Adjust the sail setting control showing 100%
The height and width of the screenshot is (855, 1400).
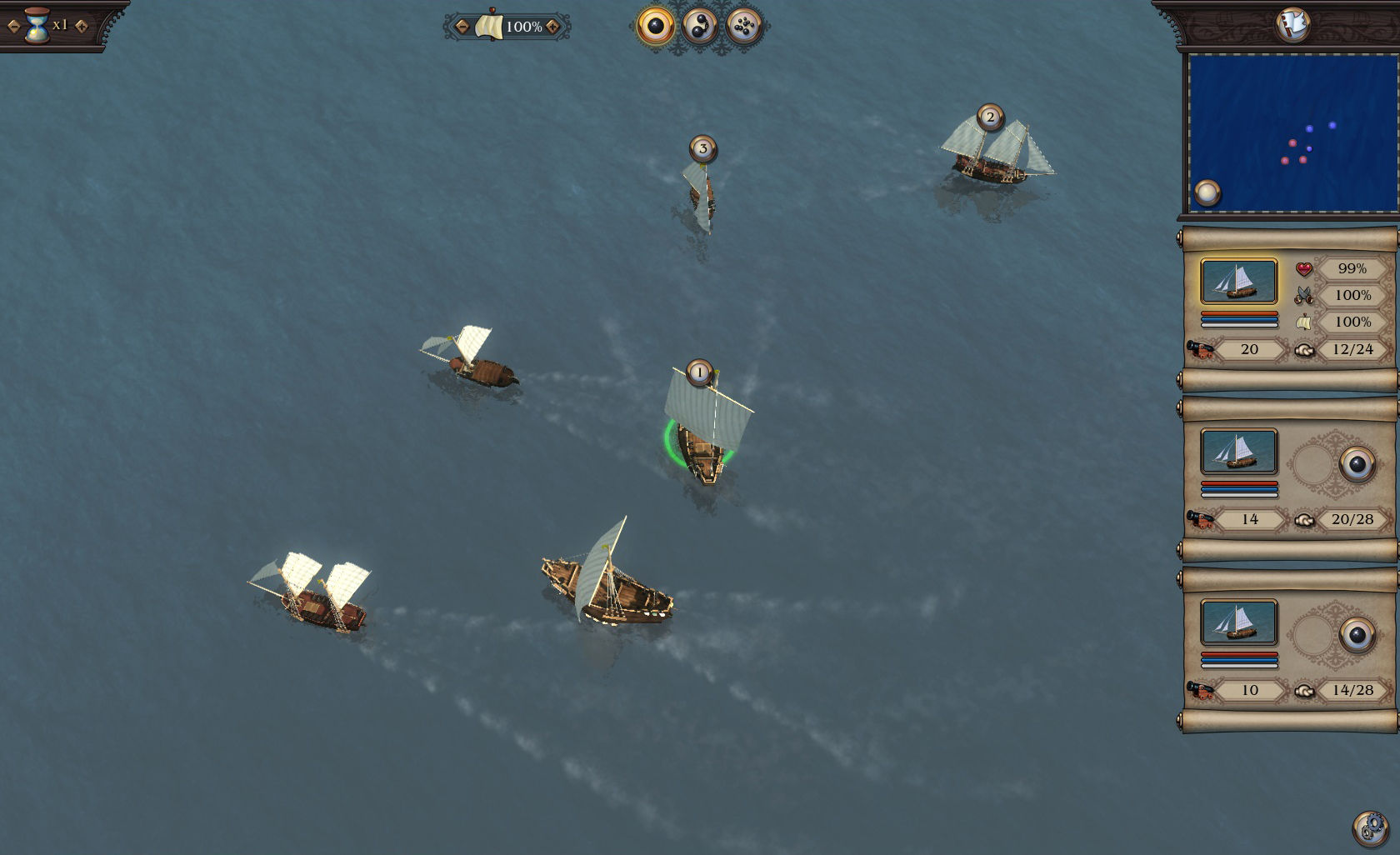507,26
